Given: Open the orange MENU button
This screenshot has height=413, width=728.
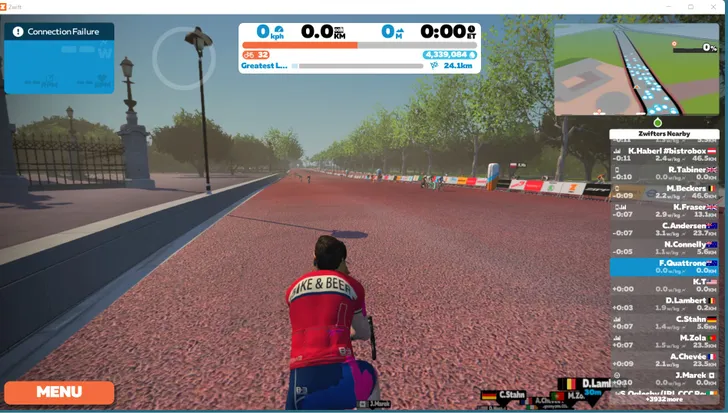Looking at the screenshot, I should (59, 392).
